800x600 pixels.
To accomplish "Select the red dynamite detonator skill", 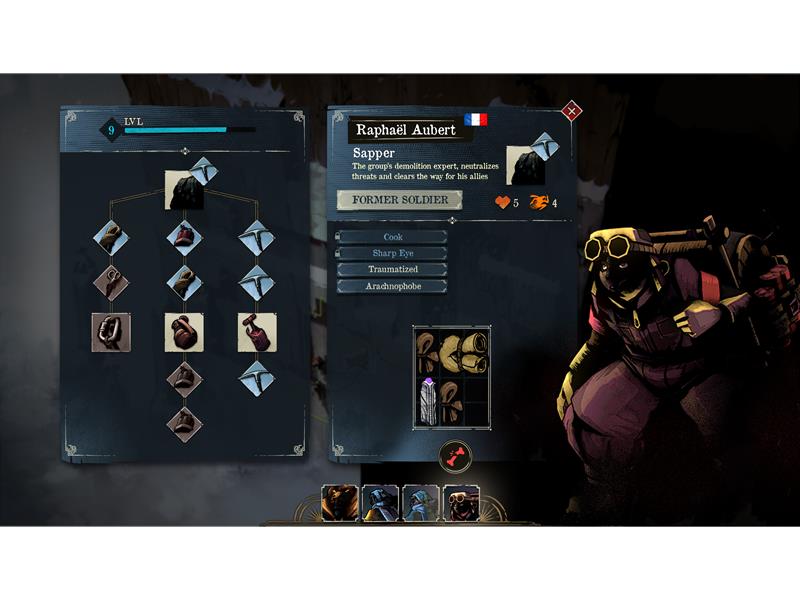I will point(257,332).
